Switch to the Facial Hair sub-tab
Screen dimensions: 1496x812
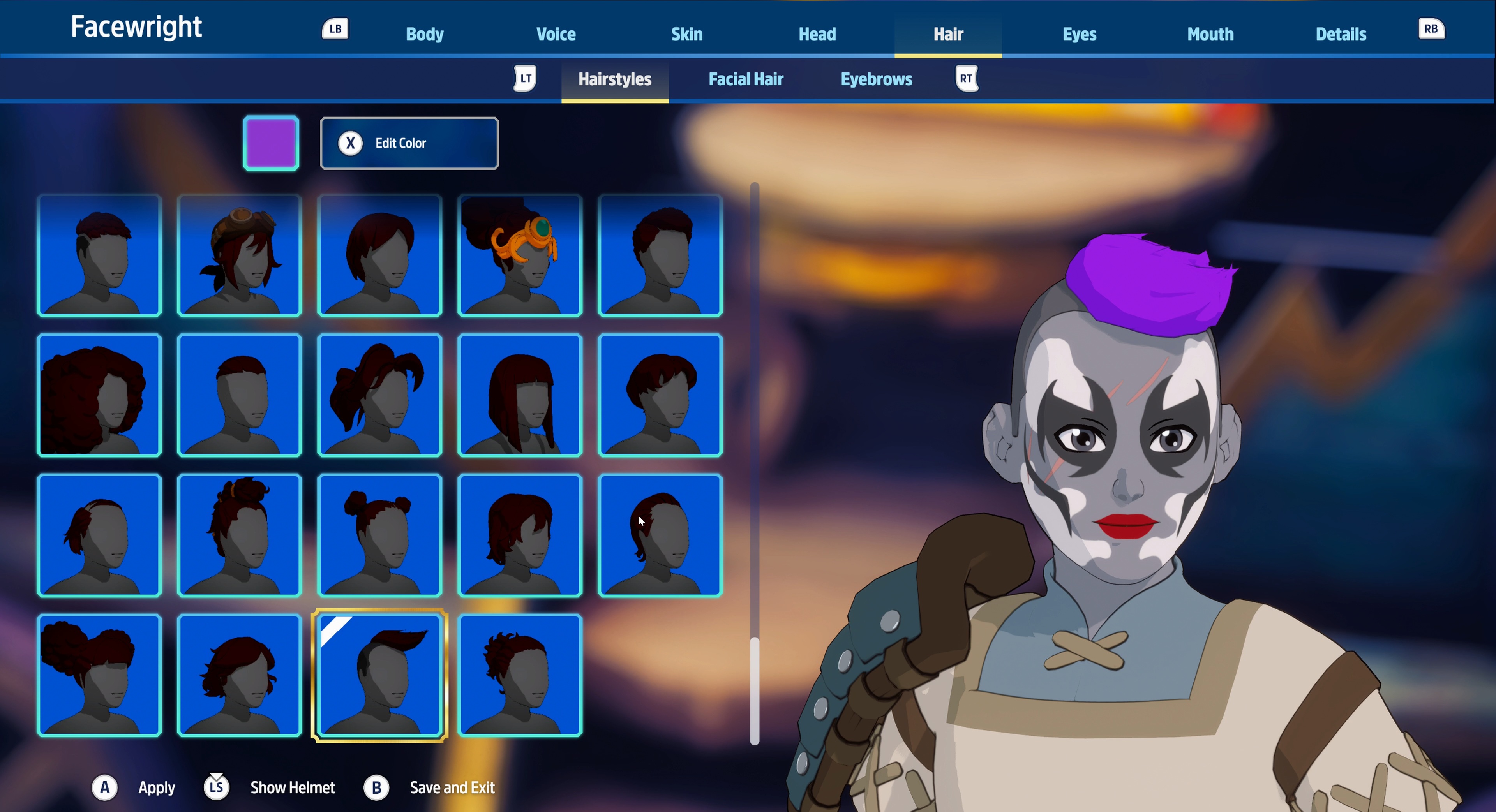pos(746,79)
